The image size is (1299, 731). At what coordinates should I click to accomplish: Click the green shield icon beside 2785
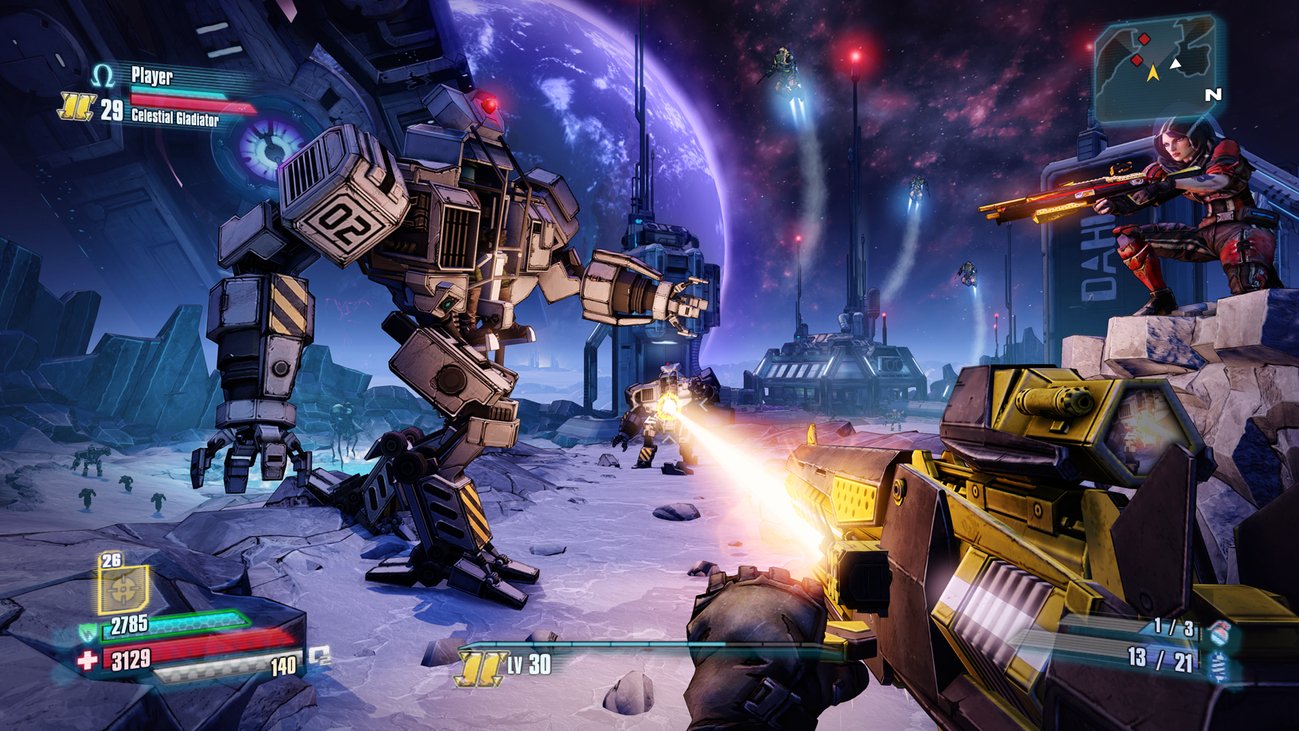pos(88,633)
